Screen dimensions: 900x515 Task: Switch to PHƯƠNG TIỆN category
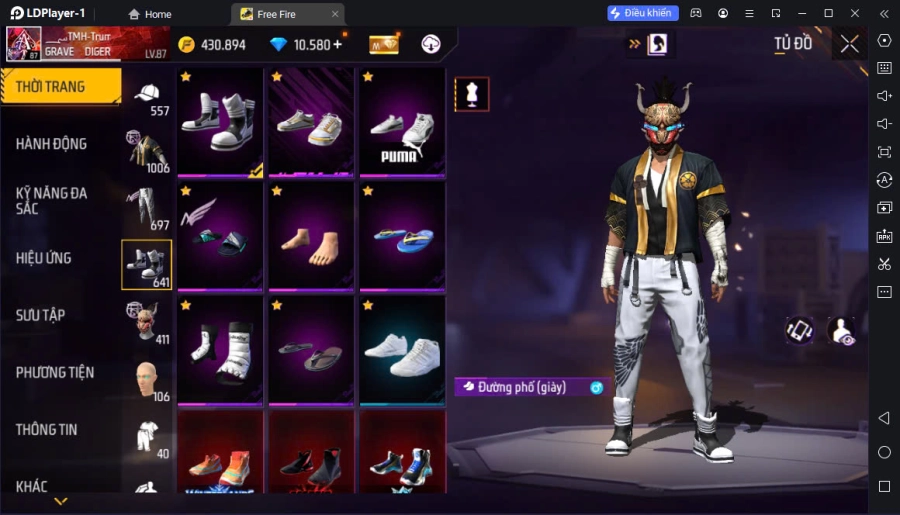(x=55, y=372)
